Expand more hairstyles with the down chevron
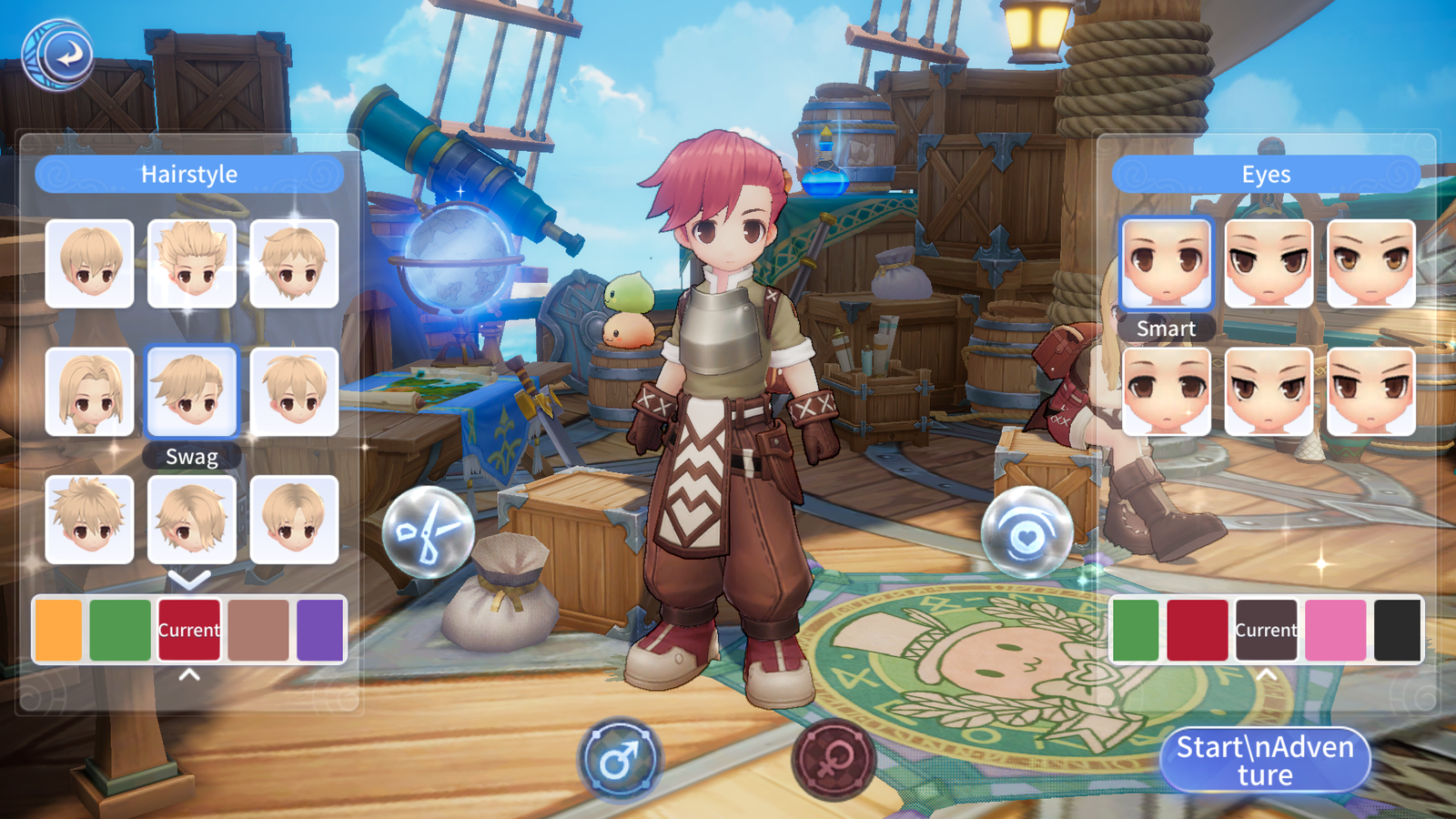 189,579
